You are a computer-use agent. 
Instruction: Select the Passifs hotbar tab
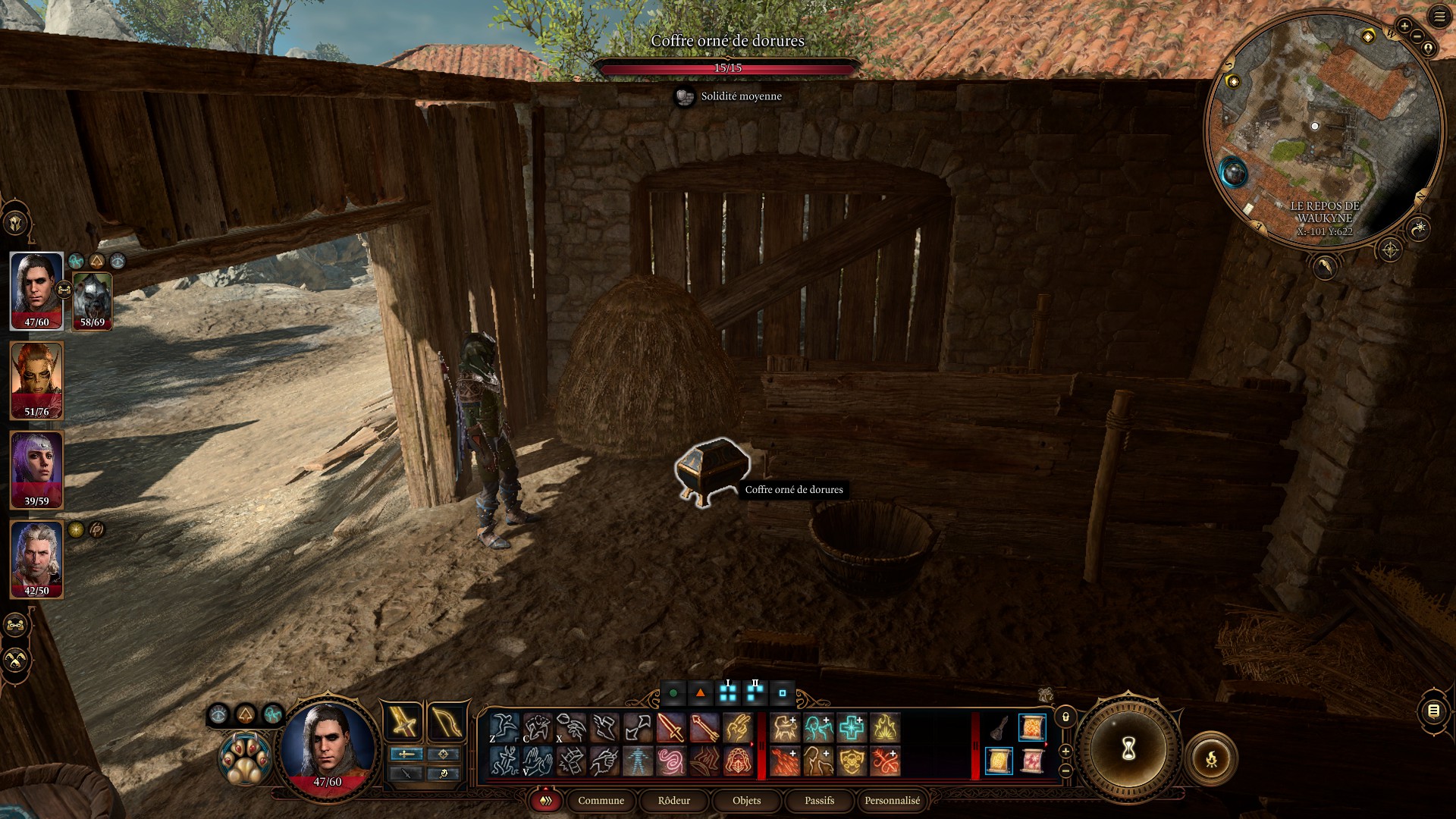tap(819, 800)
